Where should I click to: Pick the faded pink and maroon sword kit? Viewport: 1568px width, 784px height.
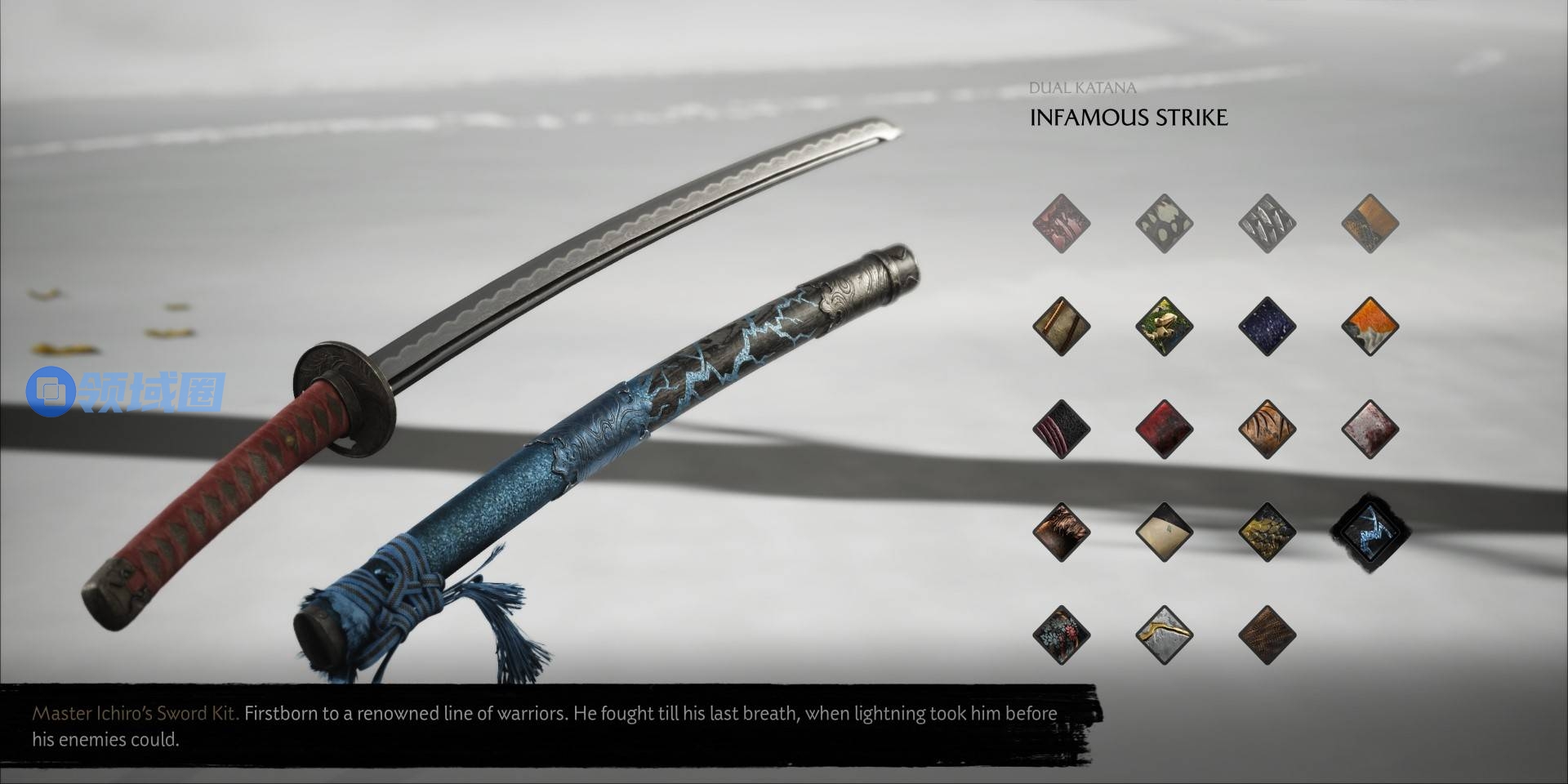[x=1062, y=223]
